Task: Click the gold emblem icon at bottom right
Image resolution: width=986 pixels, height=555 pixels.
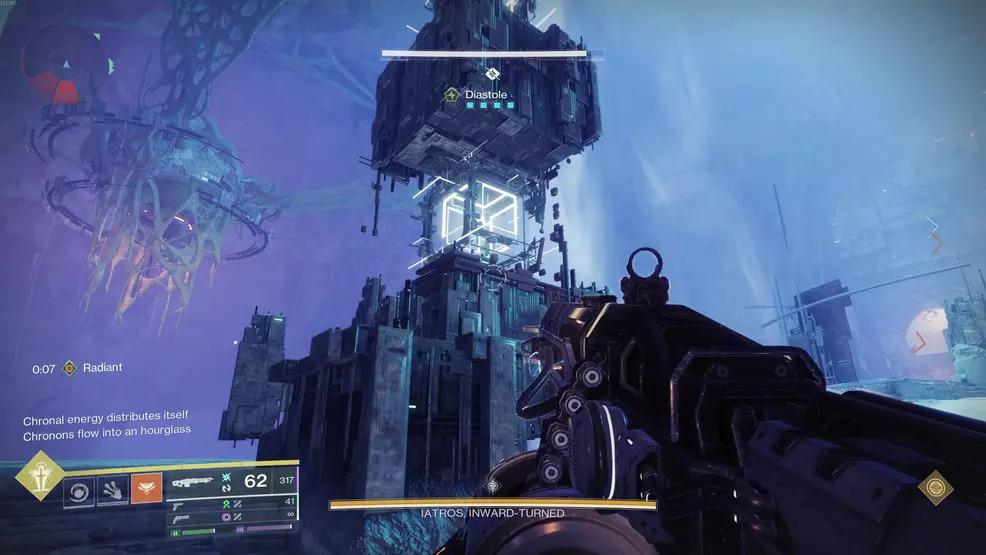Action: (936, 487)
